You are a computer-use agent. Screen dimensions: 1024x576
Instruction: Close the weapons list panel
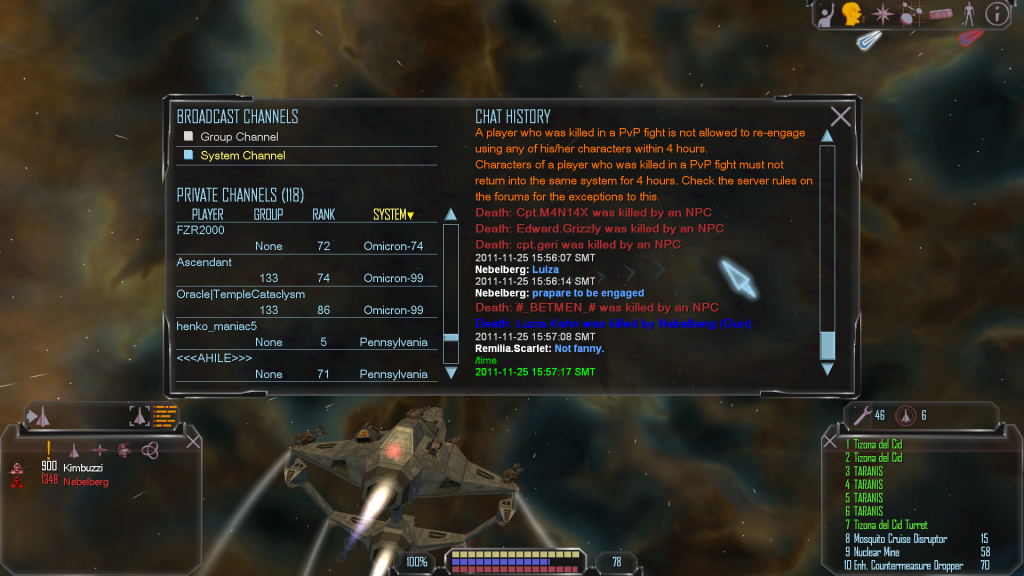point(830,441)
